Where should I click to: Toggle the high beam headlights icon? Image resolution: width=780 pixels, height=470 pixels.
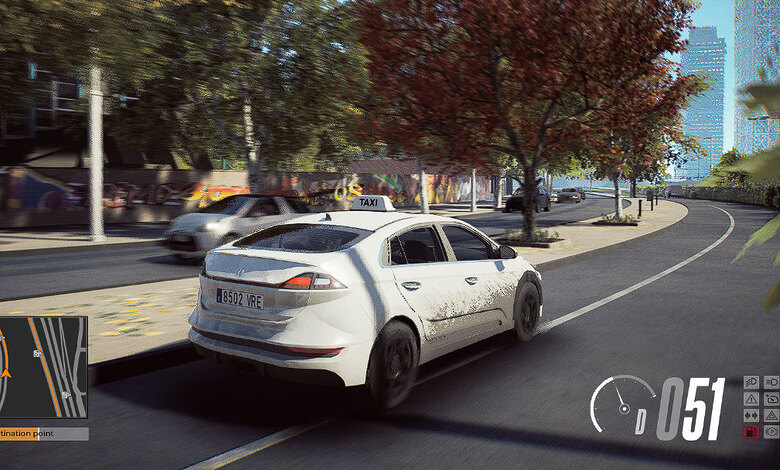point(771,382)
